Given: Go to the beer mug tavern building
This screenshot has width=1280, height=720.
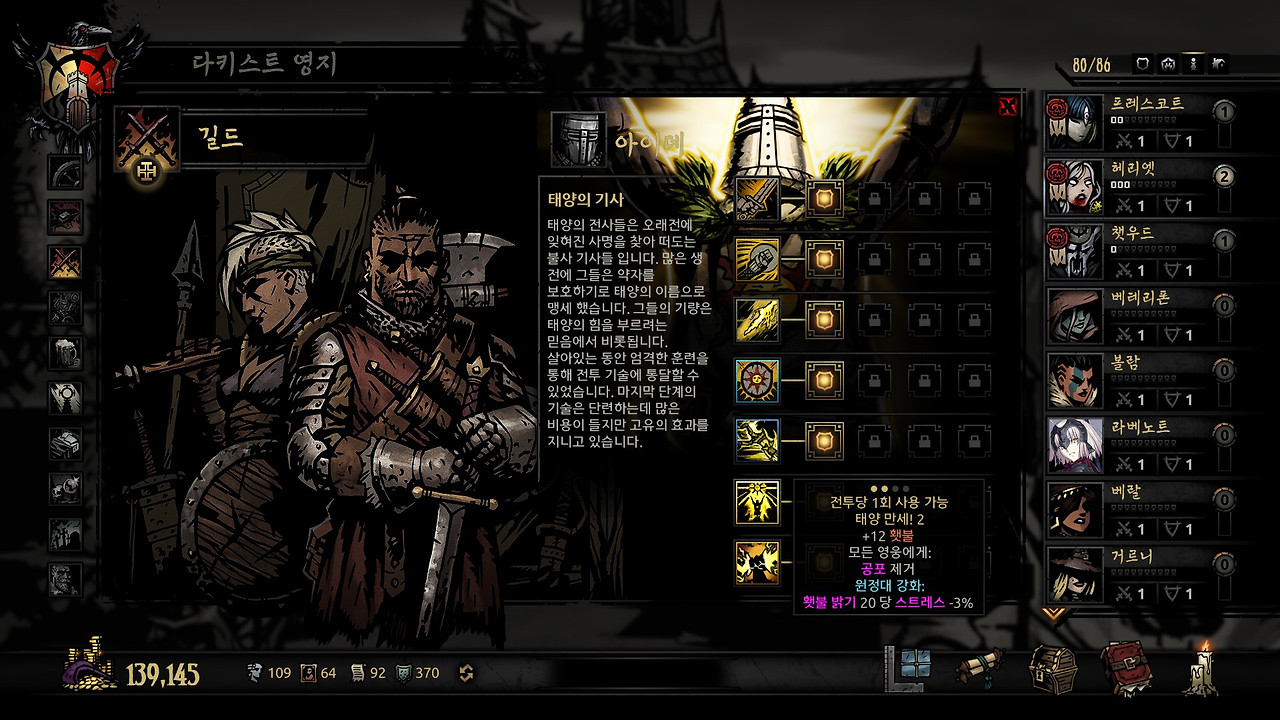Looking at the screenshot, I should (x=65, y=351).
